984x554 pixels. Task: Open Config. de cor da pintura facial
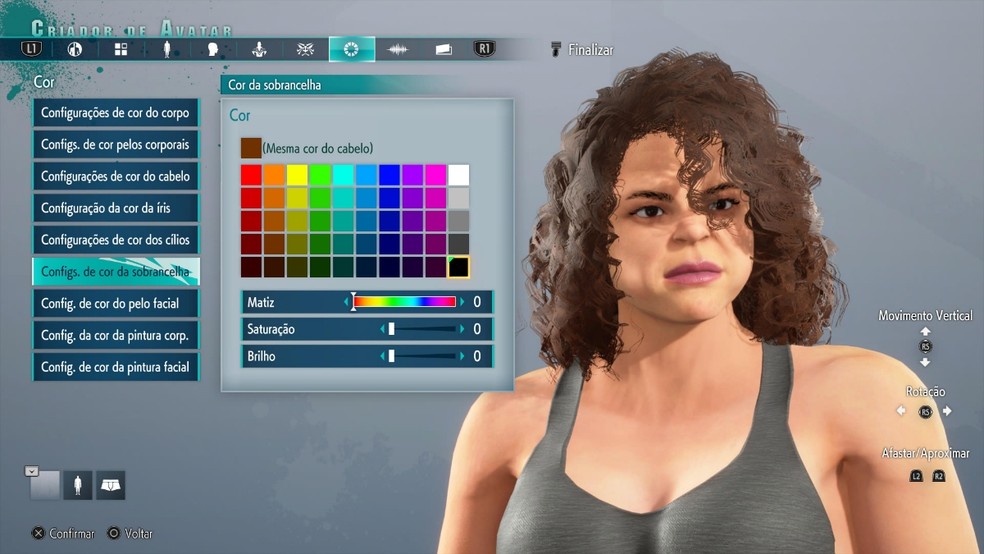click(x=115, y=367)
